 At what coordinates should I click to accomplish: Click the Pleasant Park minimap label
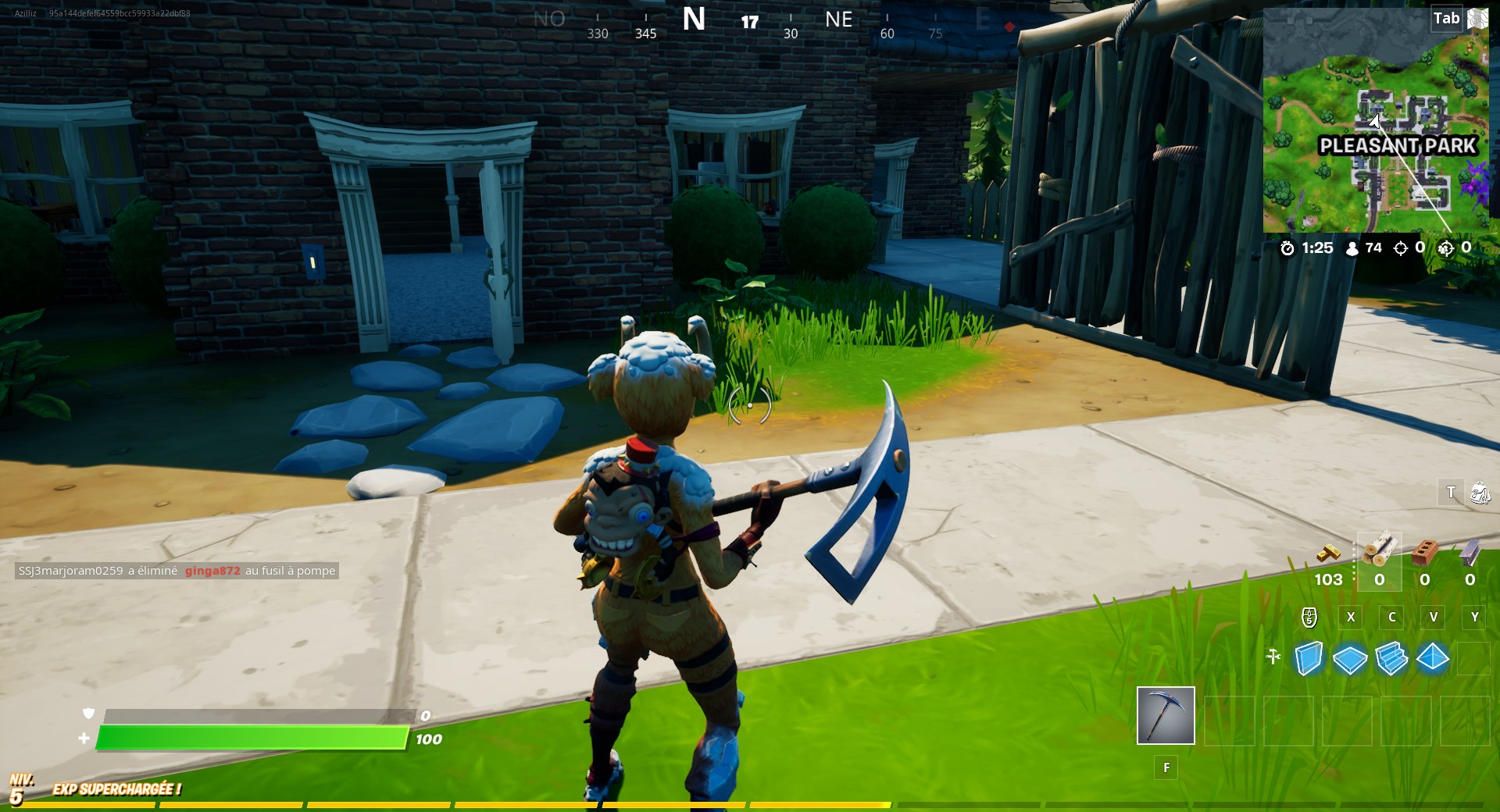click(x=1398, y=145)
